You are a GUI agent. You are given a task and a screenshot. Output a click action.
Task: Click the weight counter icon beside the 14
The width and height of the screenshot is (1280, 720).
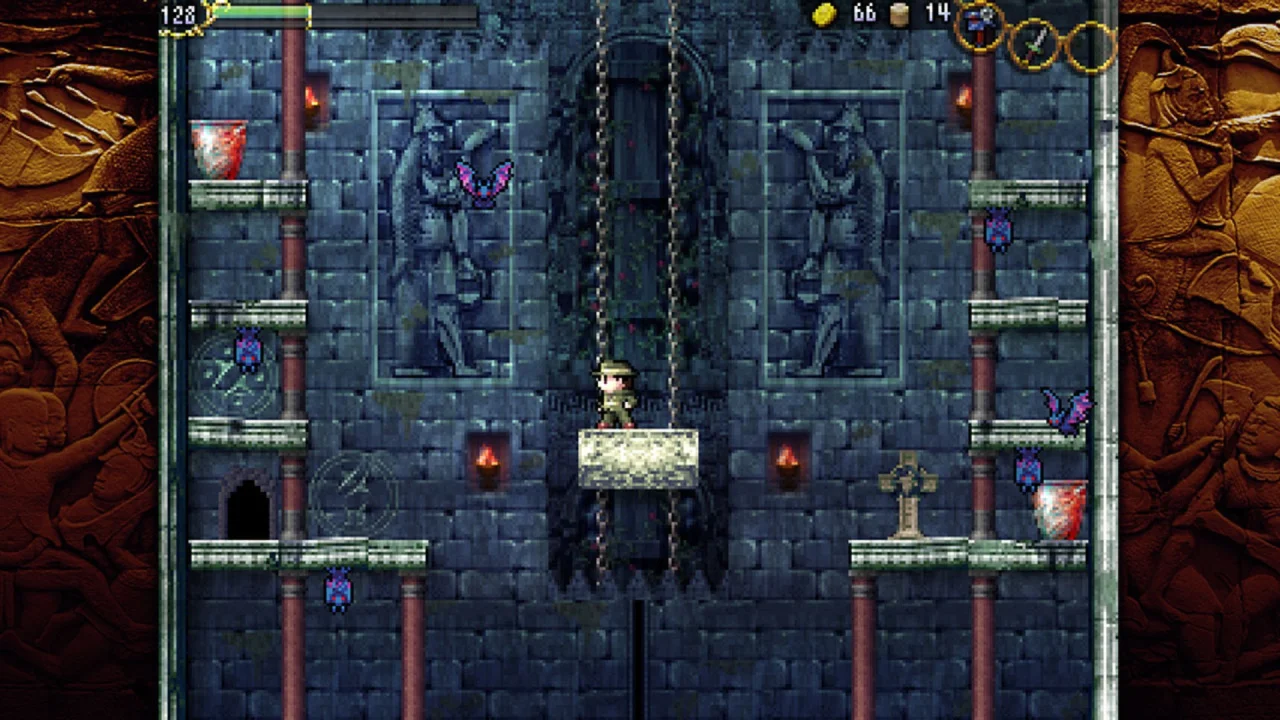coord(898,15)
